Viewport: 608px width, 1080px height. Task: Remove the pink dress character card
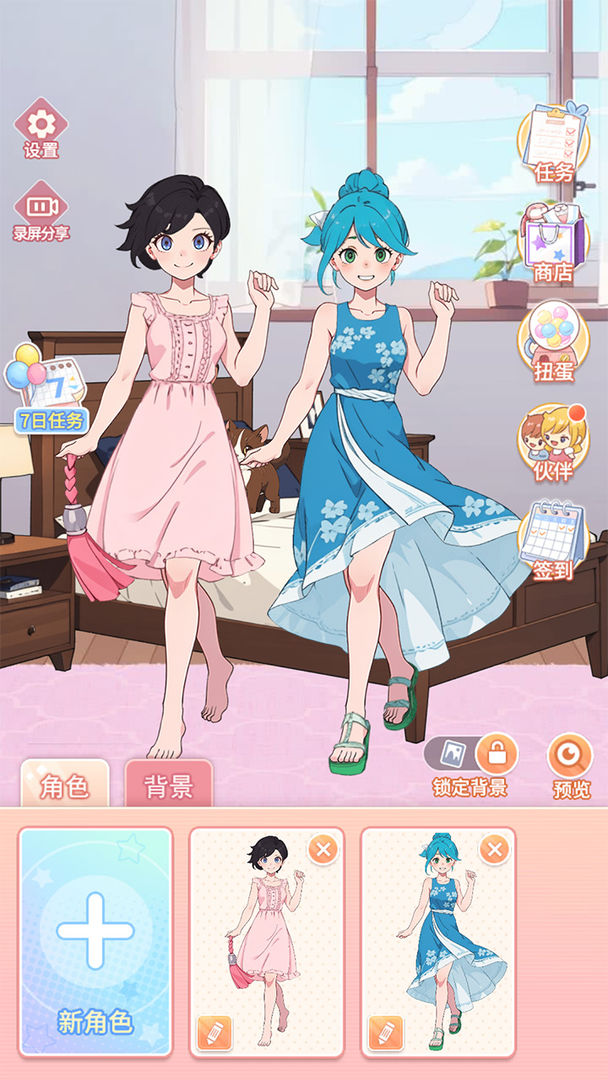[323, 851]
